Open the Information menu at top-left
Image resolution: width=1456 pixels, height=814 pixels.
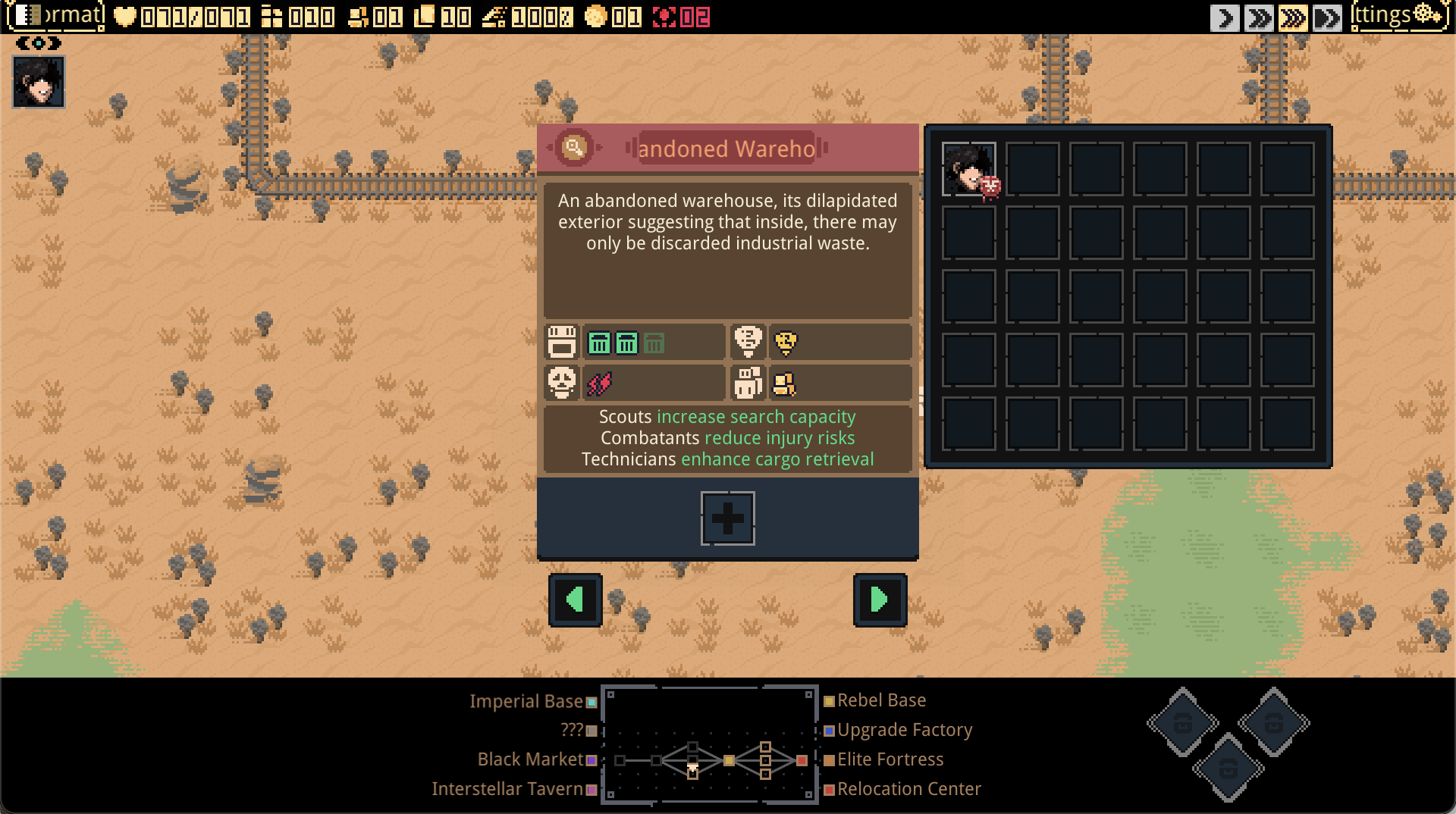coord(55,16)
